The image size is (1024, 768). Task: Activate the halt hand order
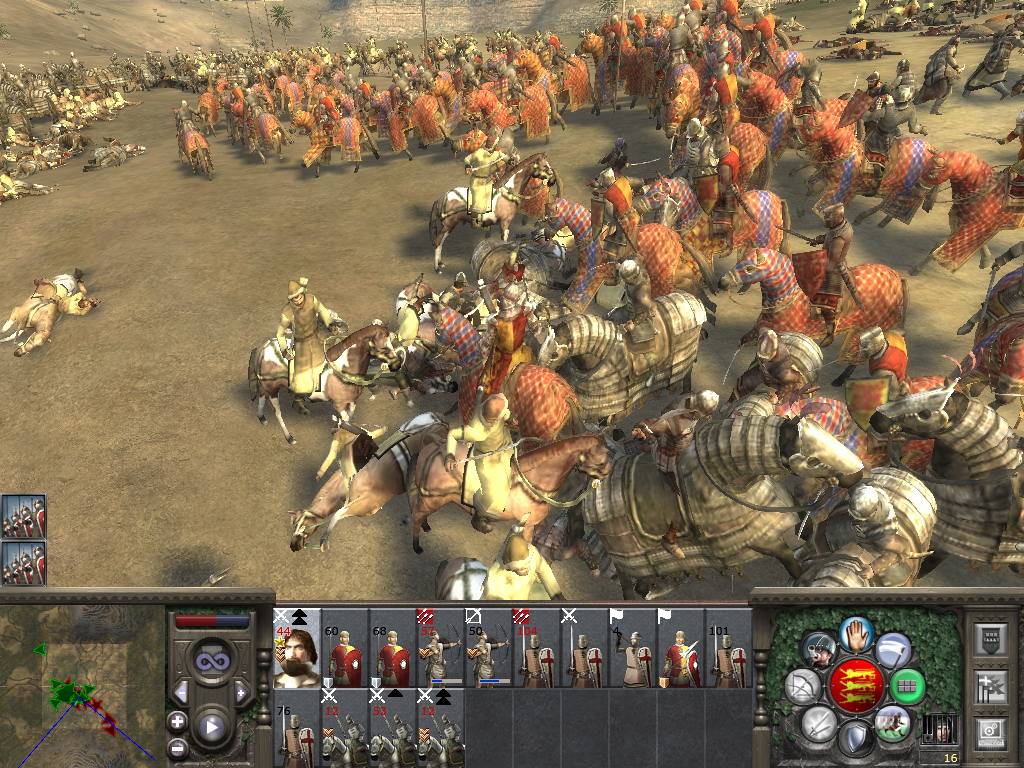click(x=857, y=632)
